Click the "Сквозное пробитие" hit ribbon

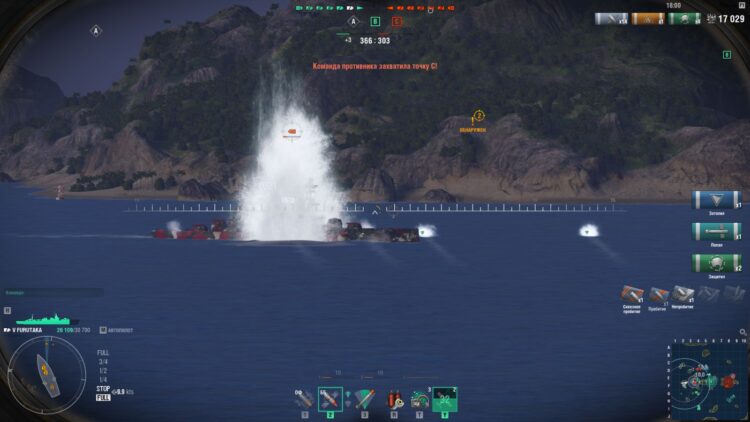[x=631, y=294]
